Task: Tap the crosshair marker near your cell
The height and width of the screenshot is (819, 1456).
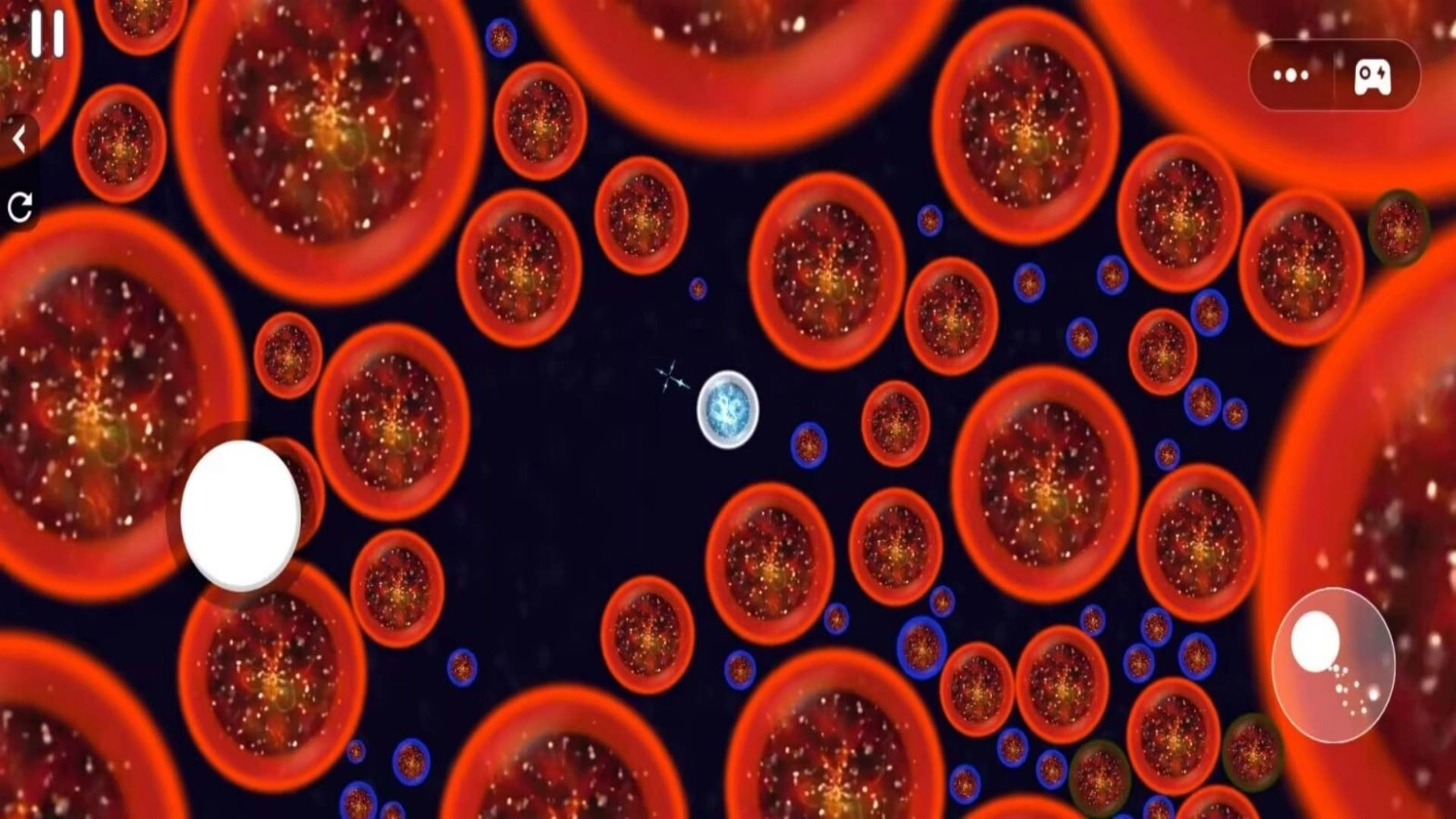Action: click(671, 375)
